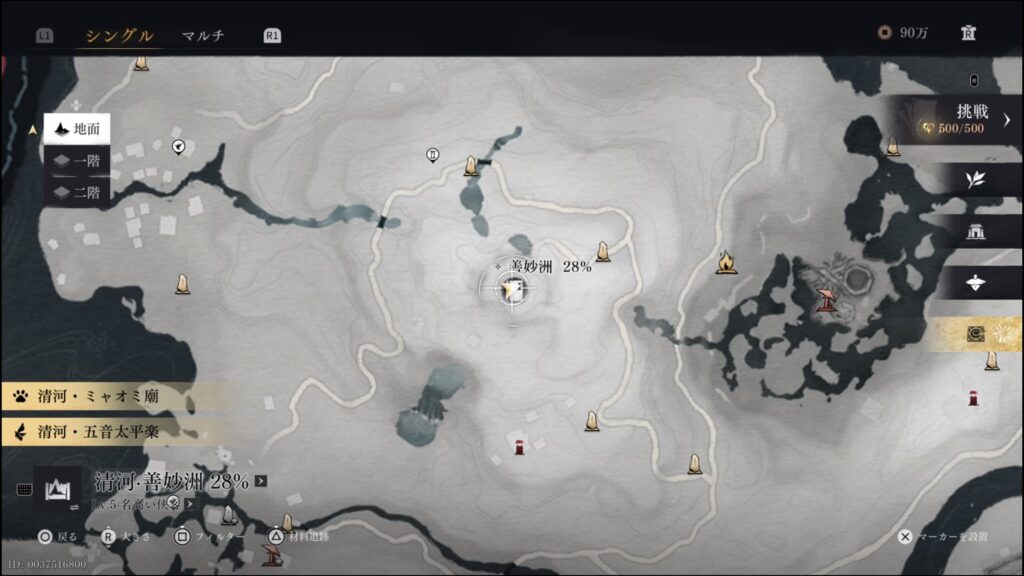Click the campfire marker on the map

click(726, 263)
